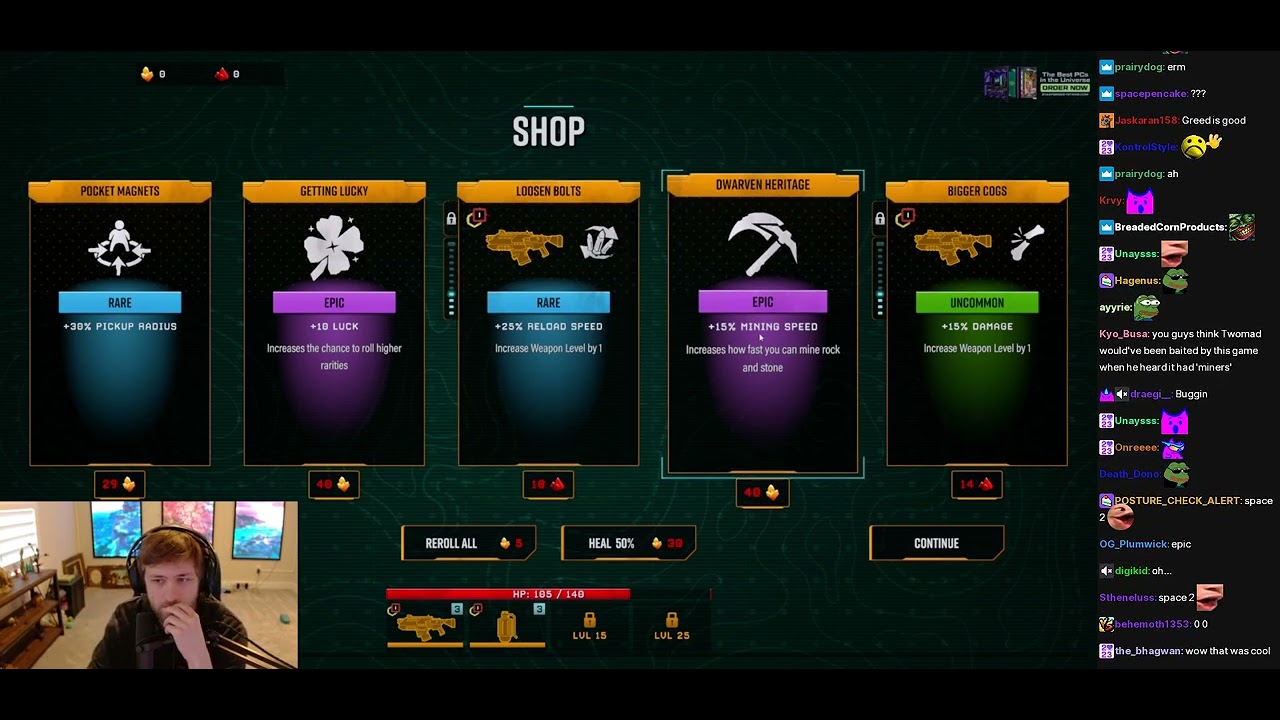
Task: Select the first equipped gold rifle slot
Action: [425, 626]
